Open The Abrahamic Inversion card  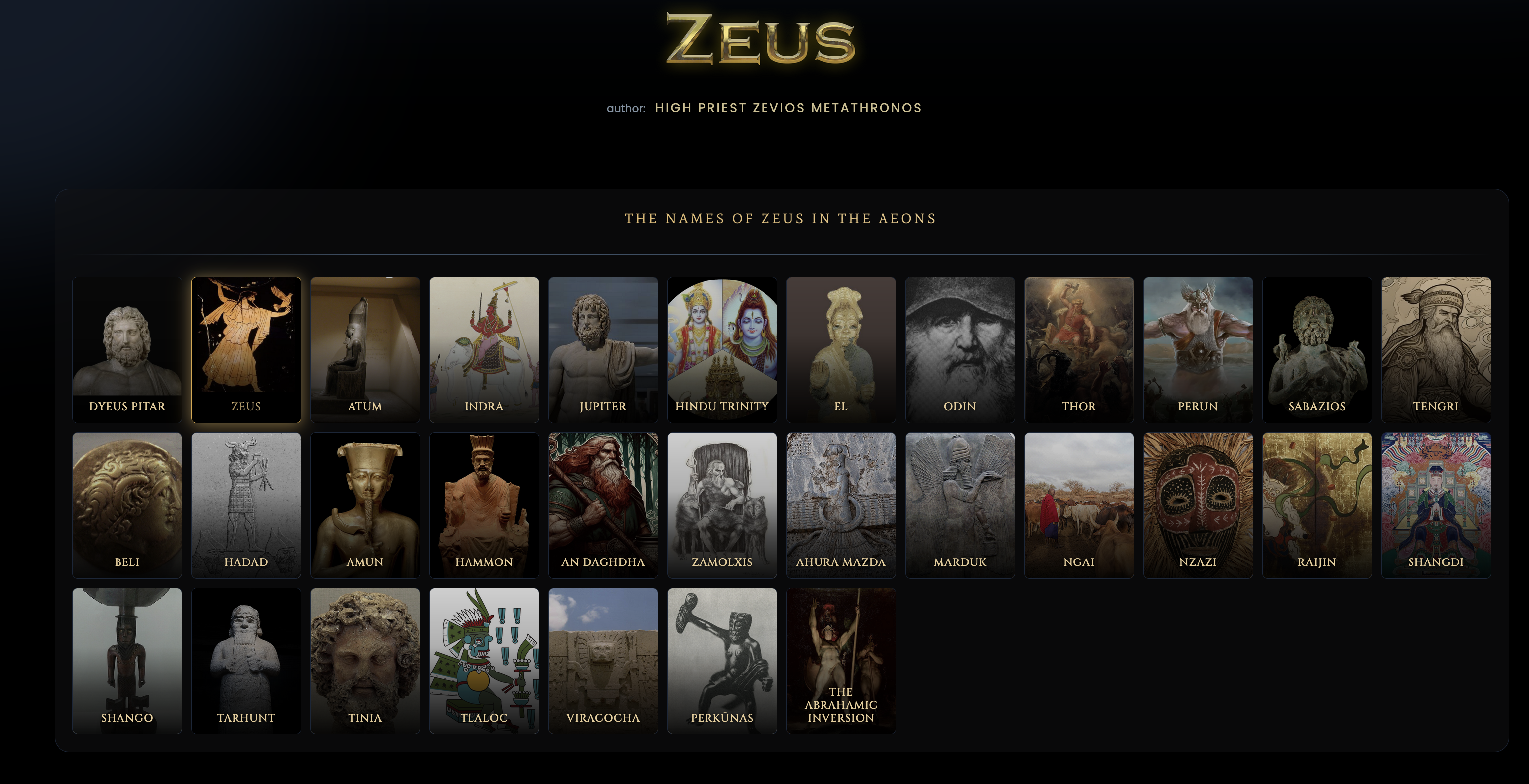click(x=840, y=661)
